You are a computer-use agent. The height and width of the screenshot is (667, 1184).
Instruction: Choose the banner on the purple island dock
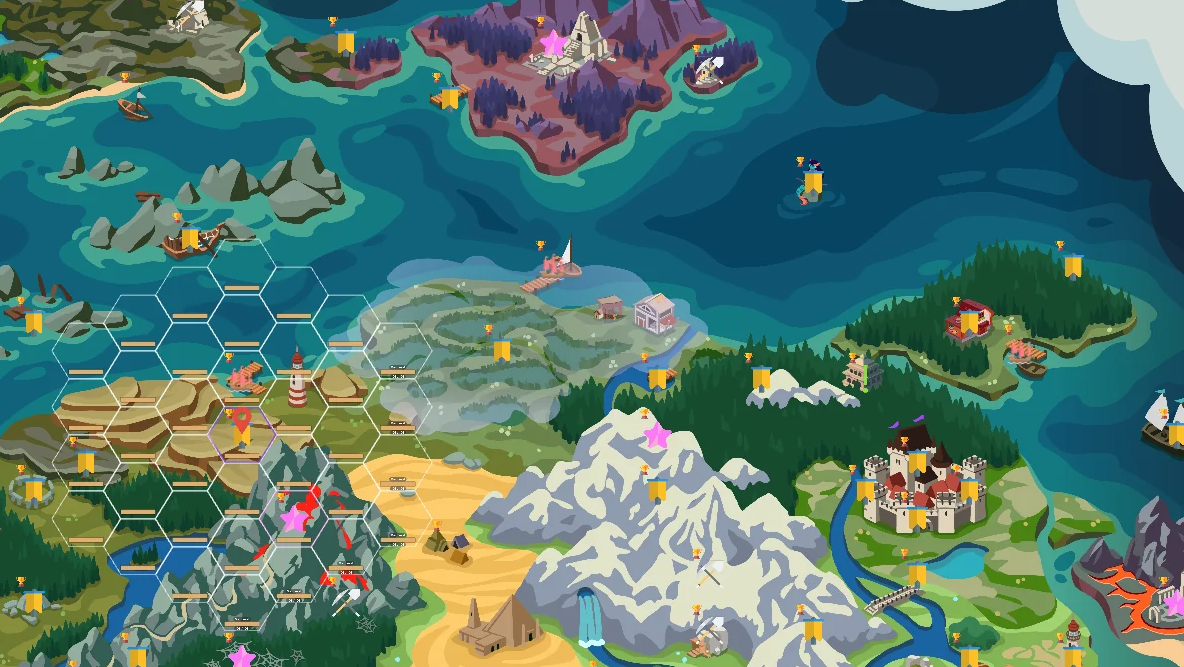point(450,97)
